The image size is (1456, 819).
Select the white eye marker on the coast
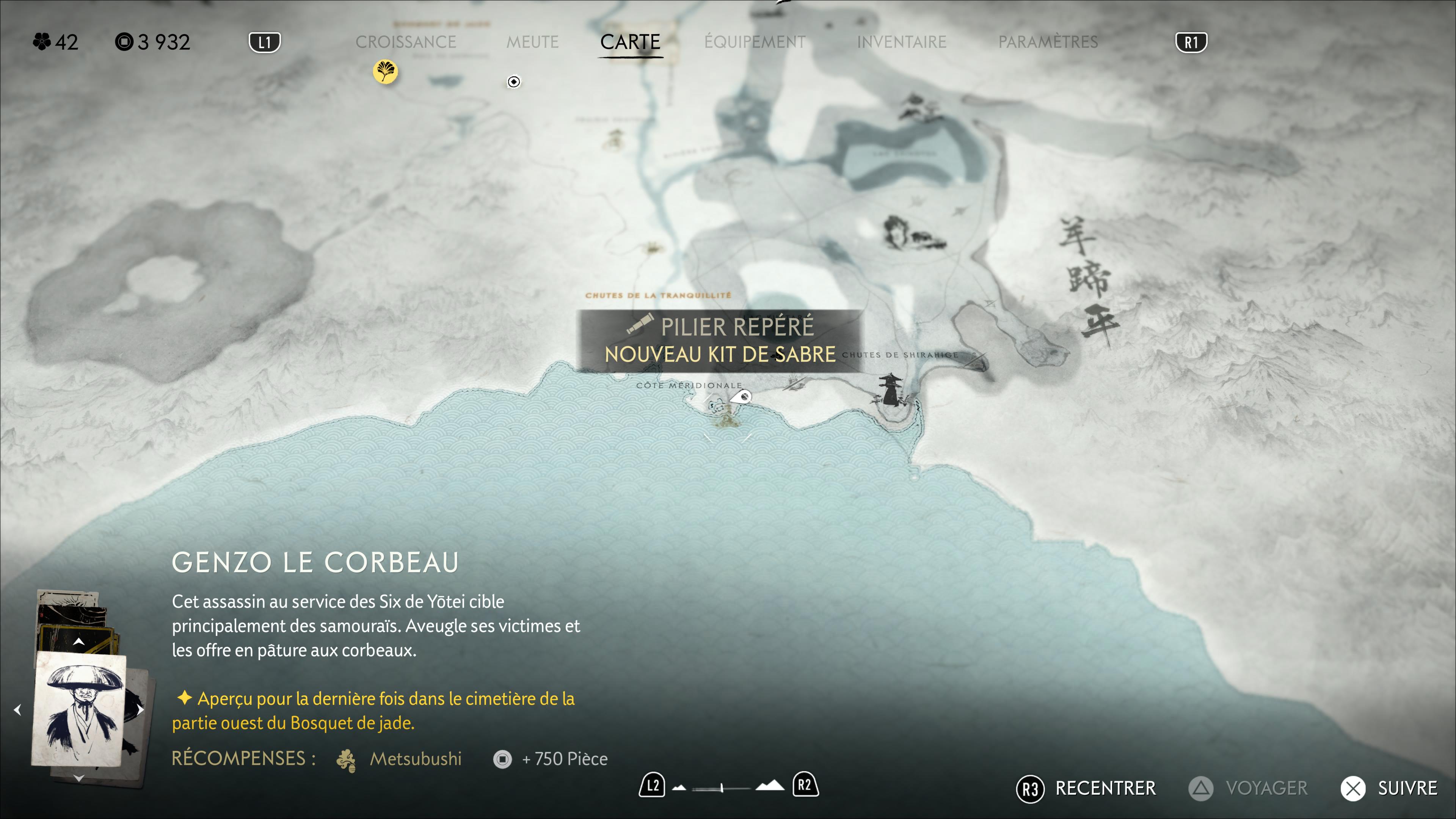pos(742,397)
